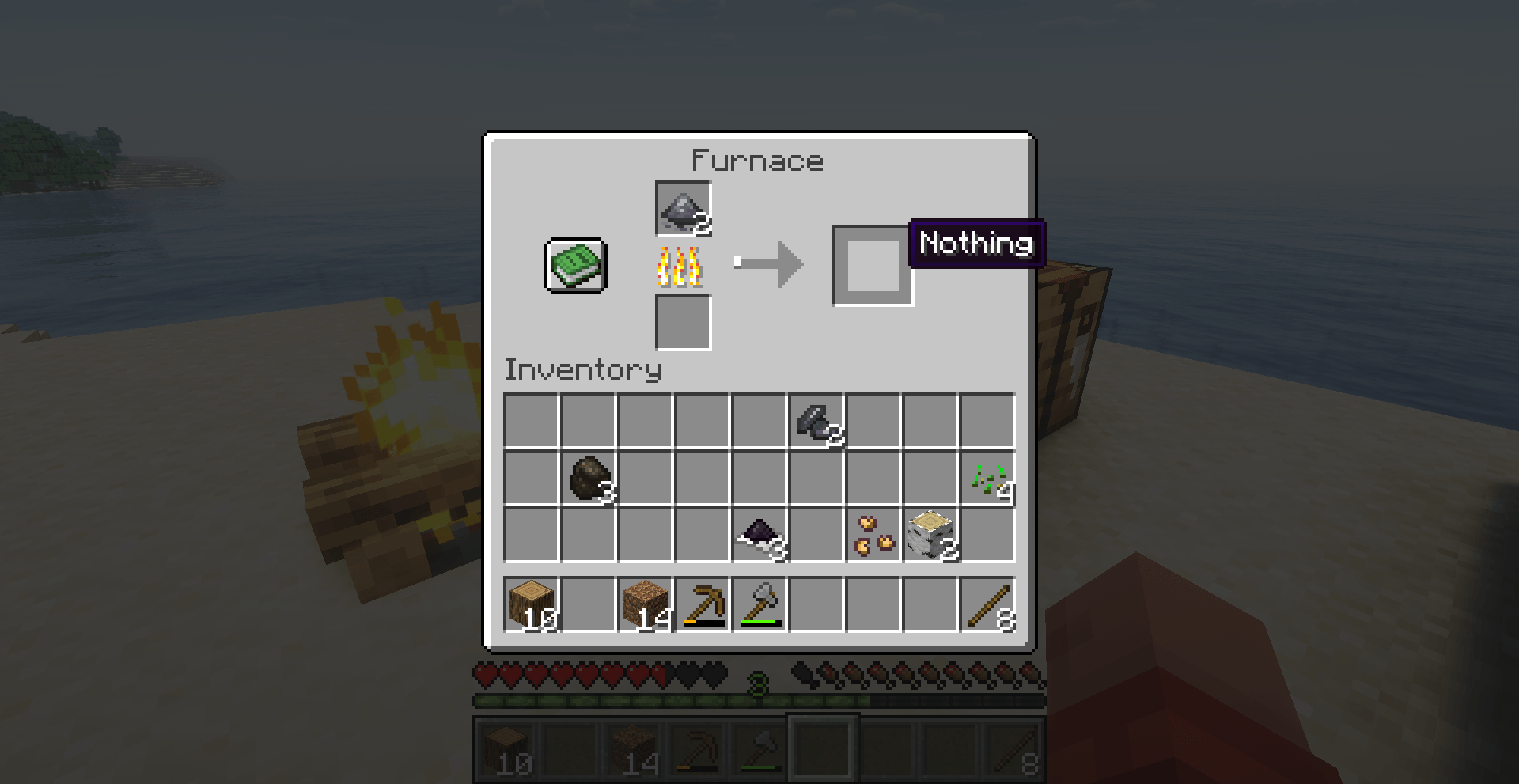Select the wooden pickaxe in the hotbar
The height and width of the screenshot is (784, 1519).
[703, 604]
